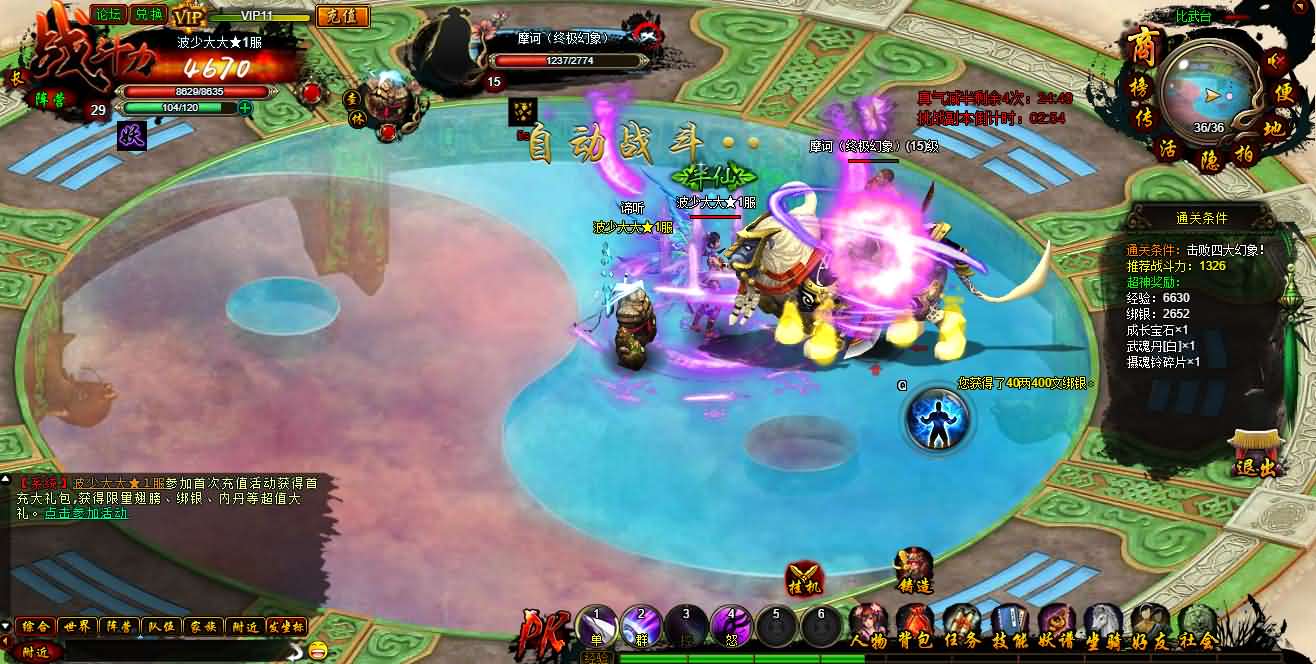Click the 兑换 exchange button

coord(146,14)
